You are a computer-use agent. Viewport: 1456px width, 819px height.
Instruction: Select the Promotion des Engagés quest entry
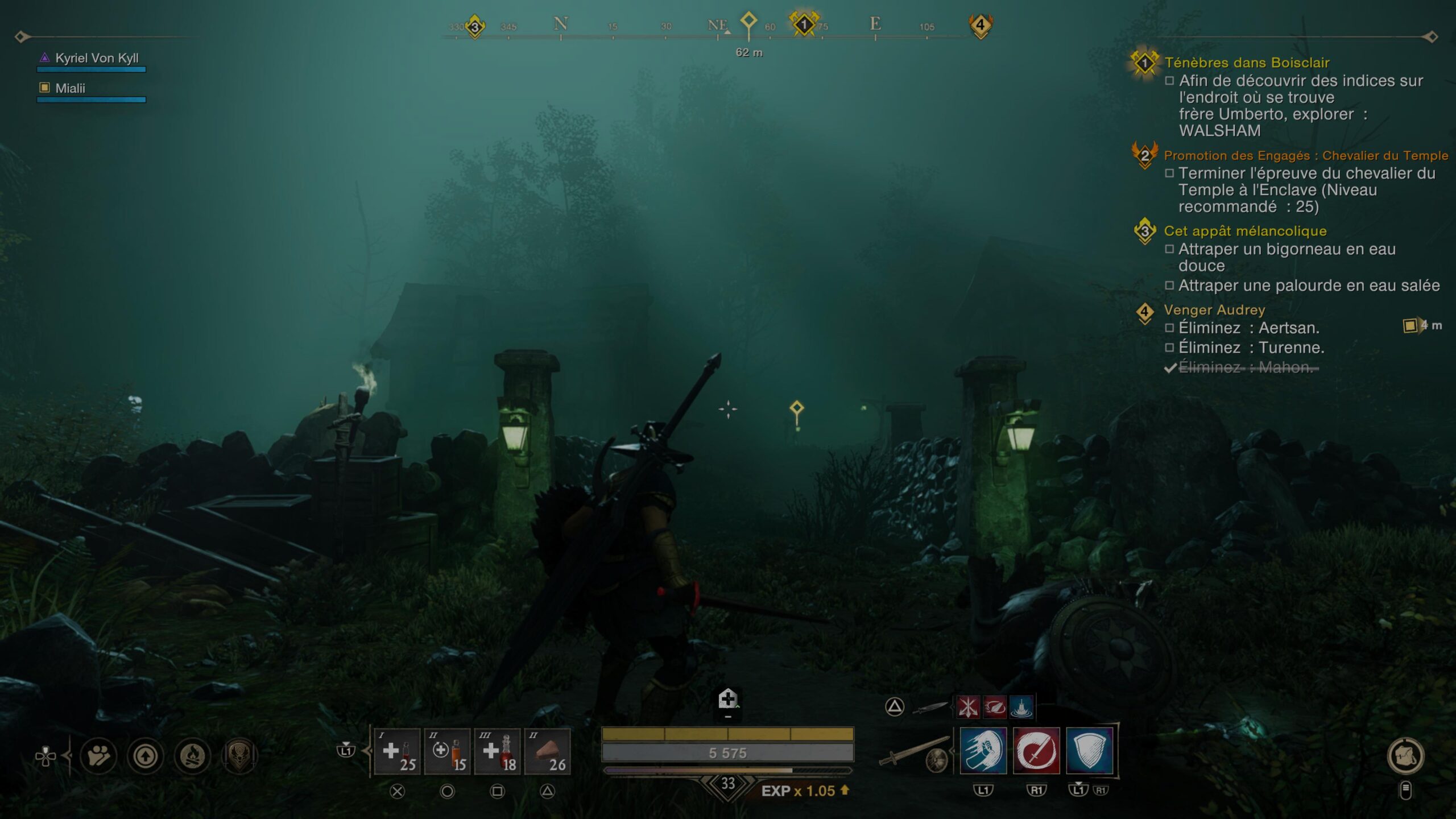[x=1305, y=155]
